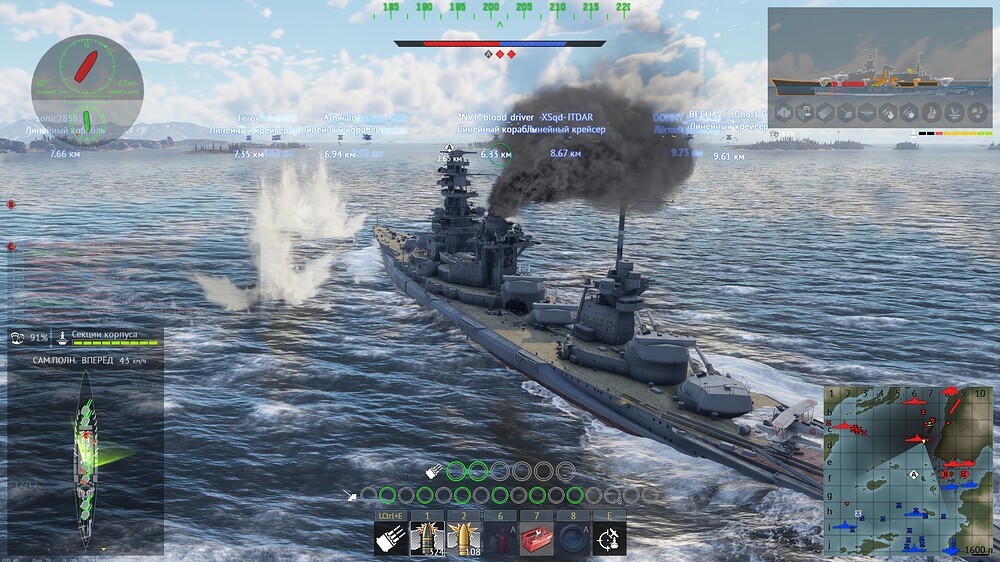1000x562 pixels.
Task: Switch to the shell with 108 rounds
Action: coord(464,538)
